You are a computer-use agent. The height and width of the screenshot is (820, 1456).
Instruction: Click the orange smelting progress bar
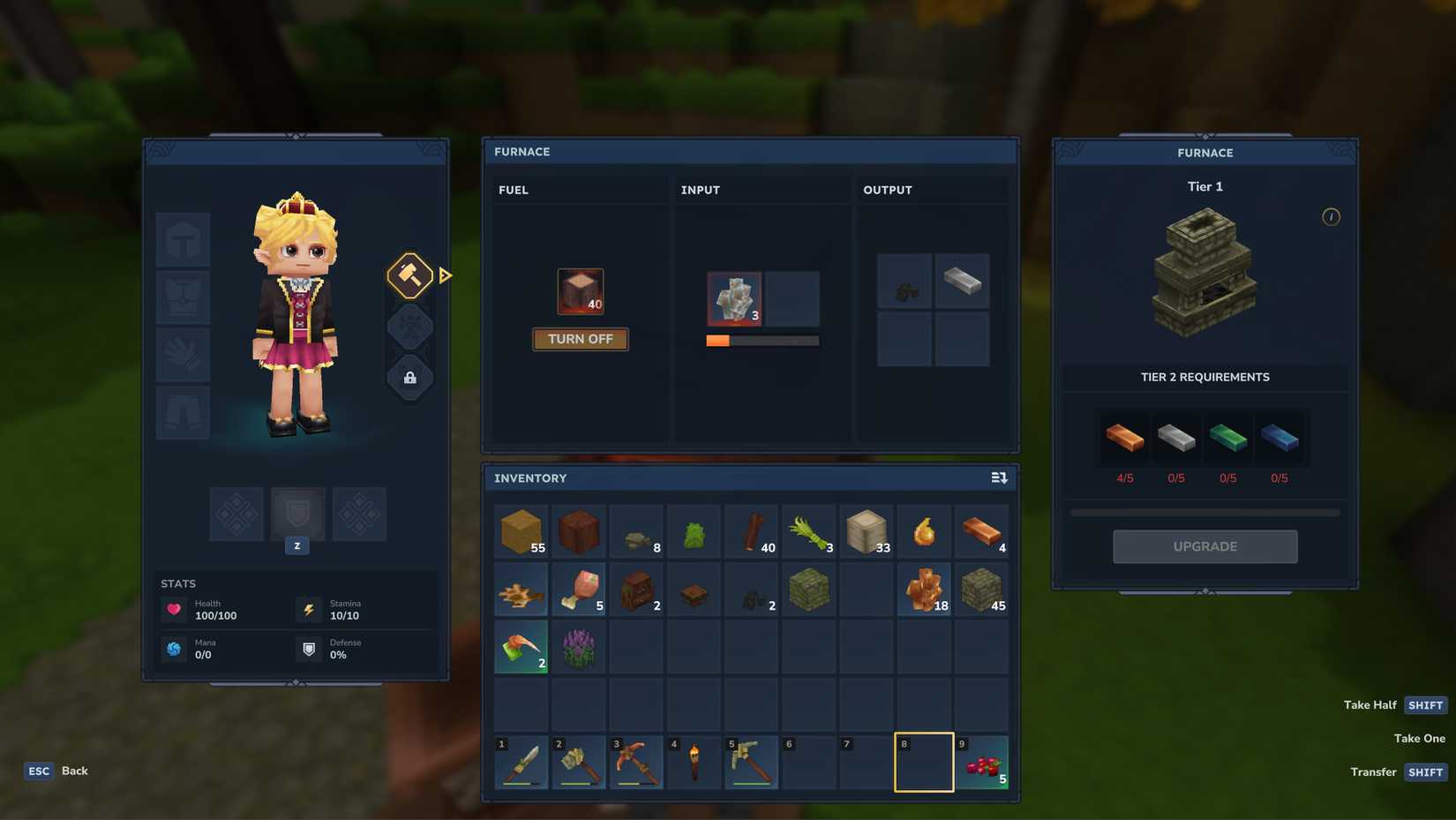click(718, 340)
